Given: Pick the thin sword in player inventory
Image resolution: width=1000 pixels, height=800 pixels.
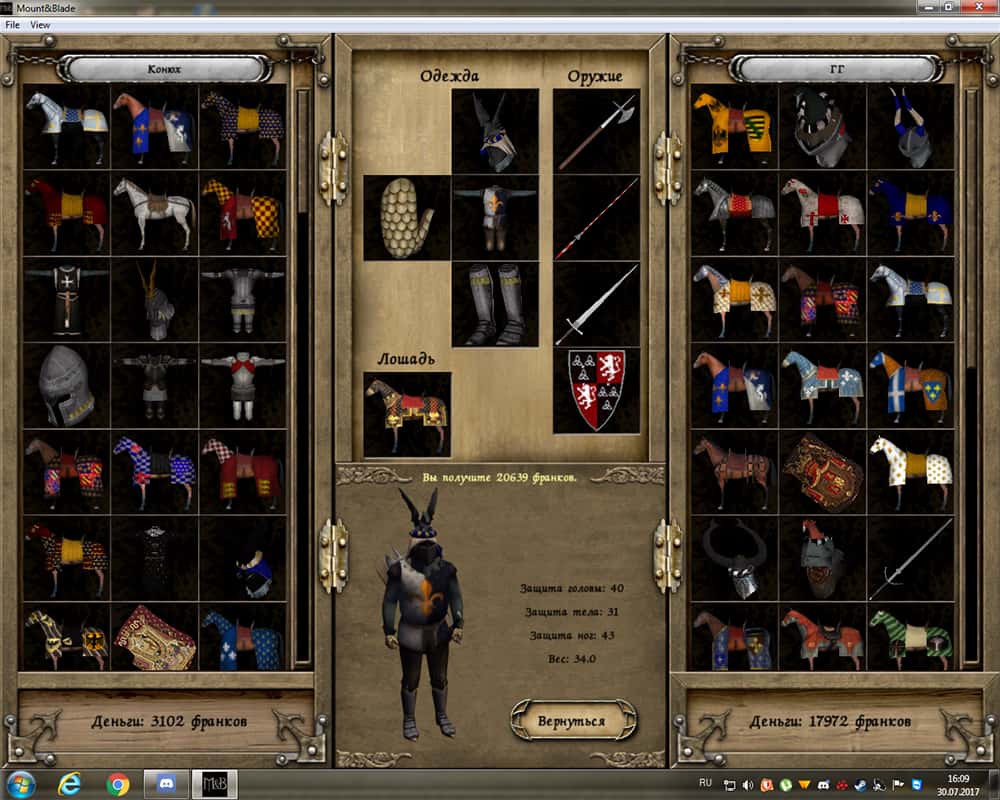Looking at the screenshot, I should [x=910, y=558].
